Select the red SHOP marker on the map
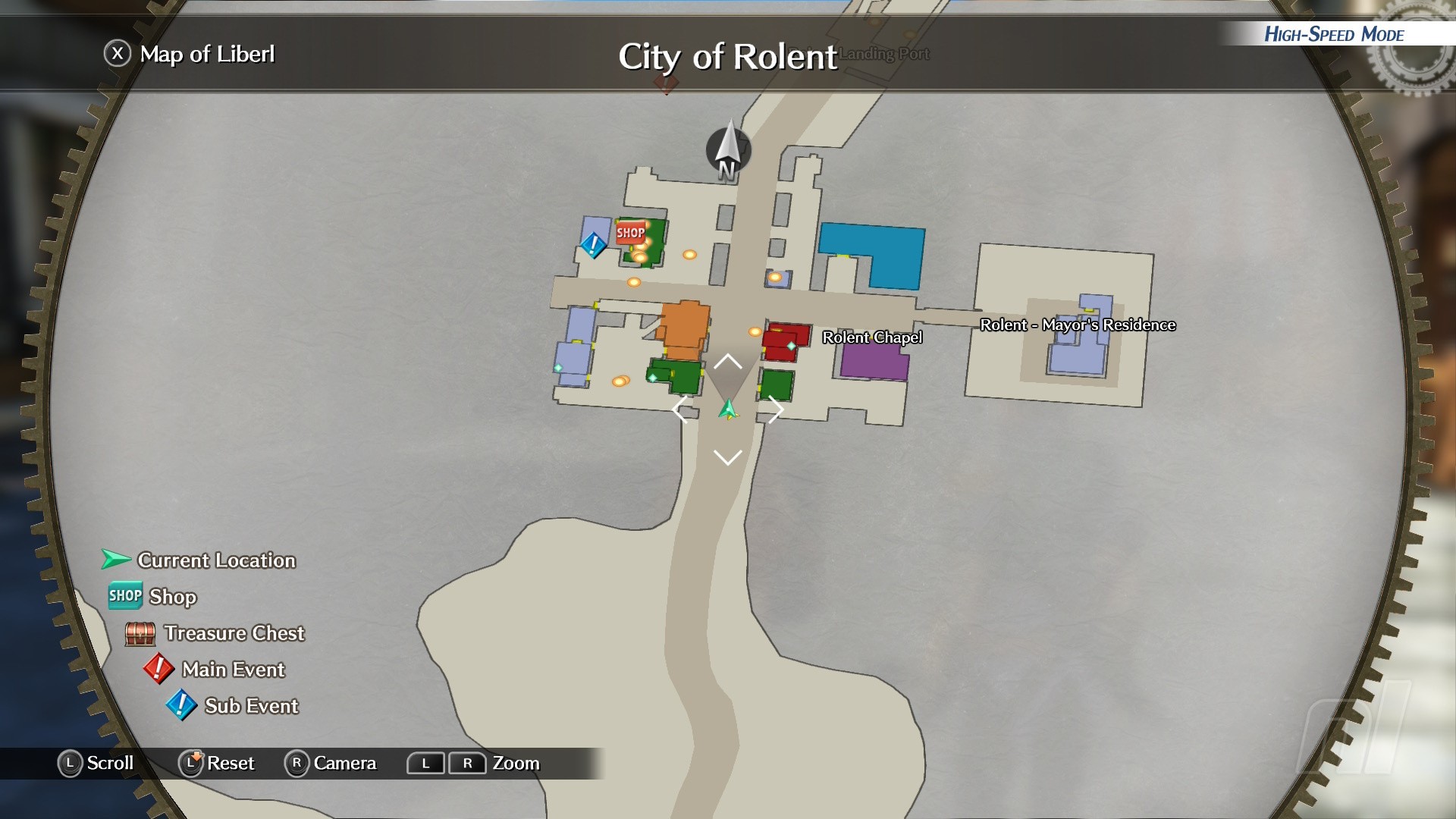 tap(630, 232)
